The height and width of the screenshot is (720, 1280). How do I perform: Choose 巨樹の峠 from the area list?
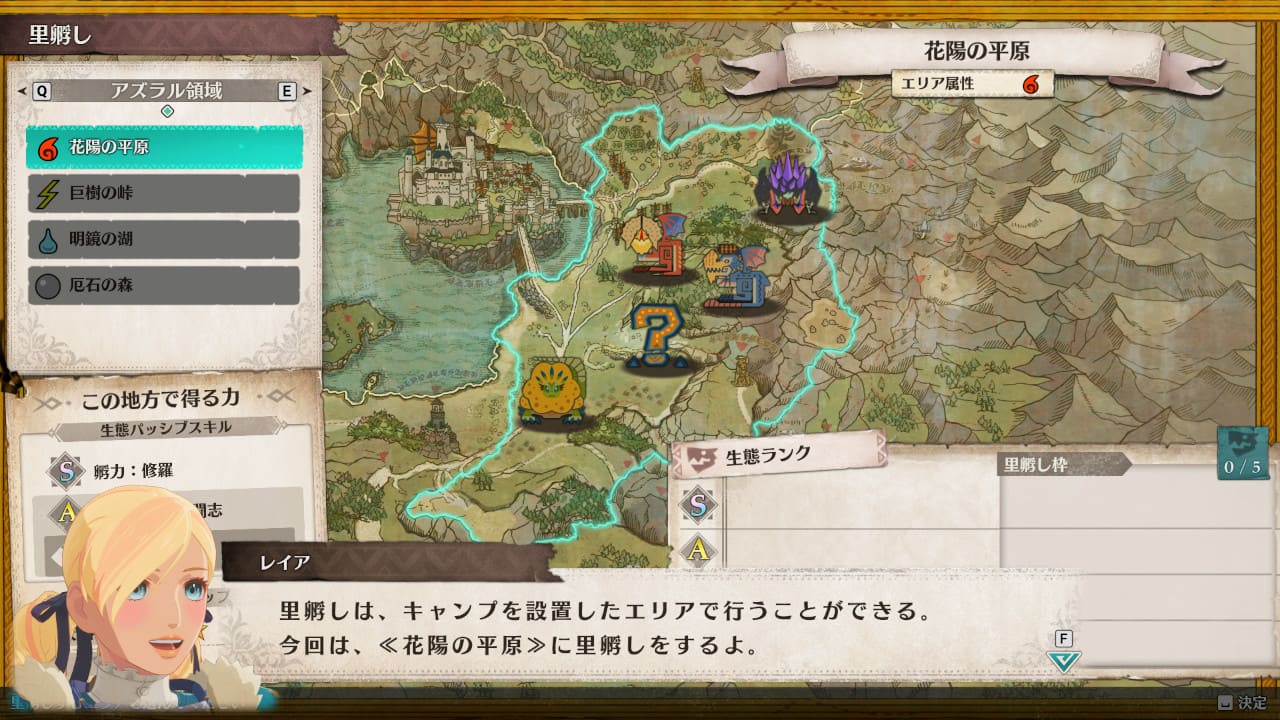click(x=164, y=194)
